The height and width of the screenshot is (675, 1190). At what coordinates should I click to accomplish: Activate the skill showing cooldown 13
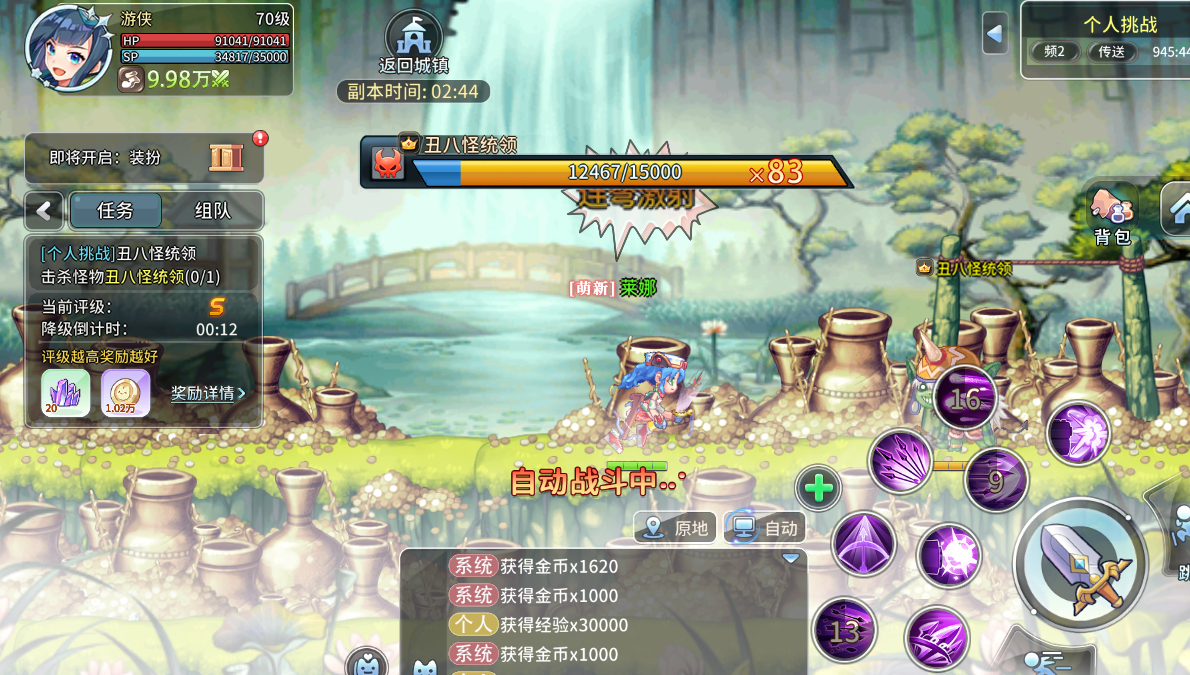tap(845, 631)
